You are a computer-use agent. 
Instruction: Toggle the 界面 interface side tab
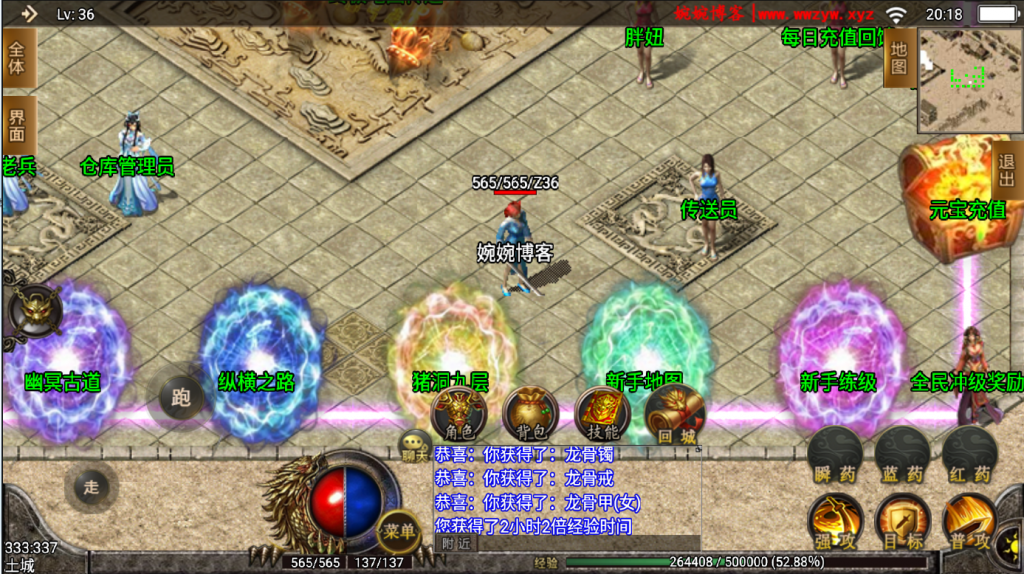coord(17,126)
